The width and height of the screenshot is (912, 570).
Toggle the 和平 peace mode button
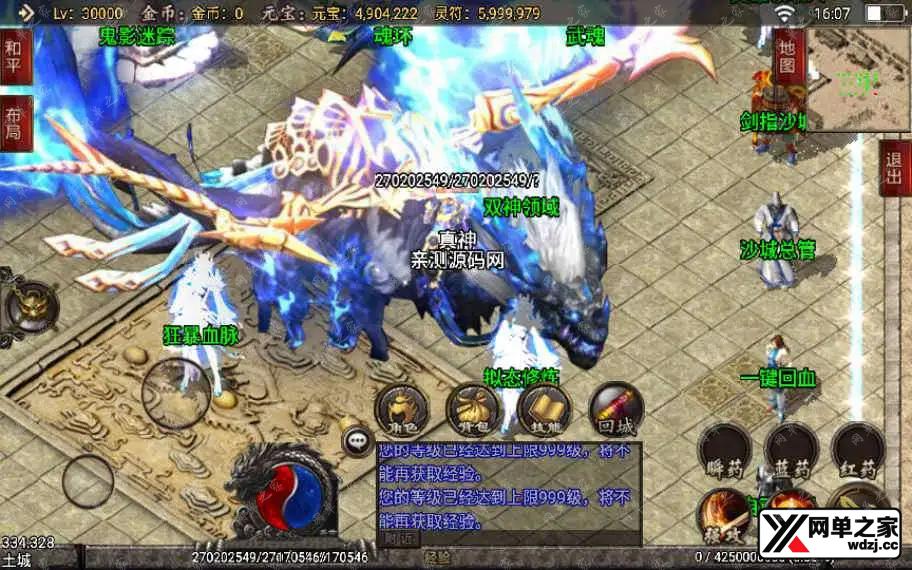coord(14,56)
